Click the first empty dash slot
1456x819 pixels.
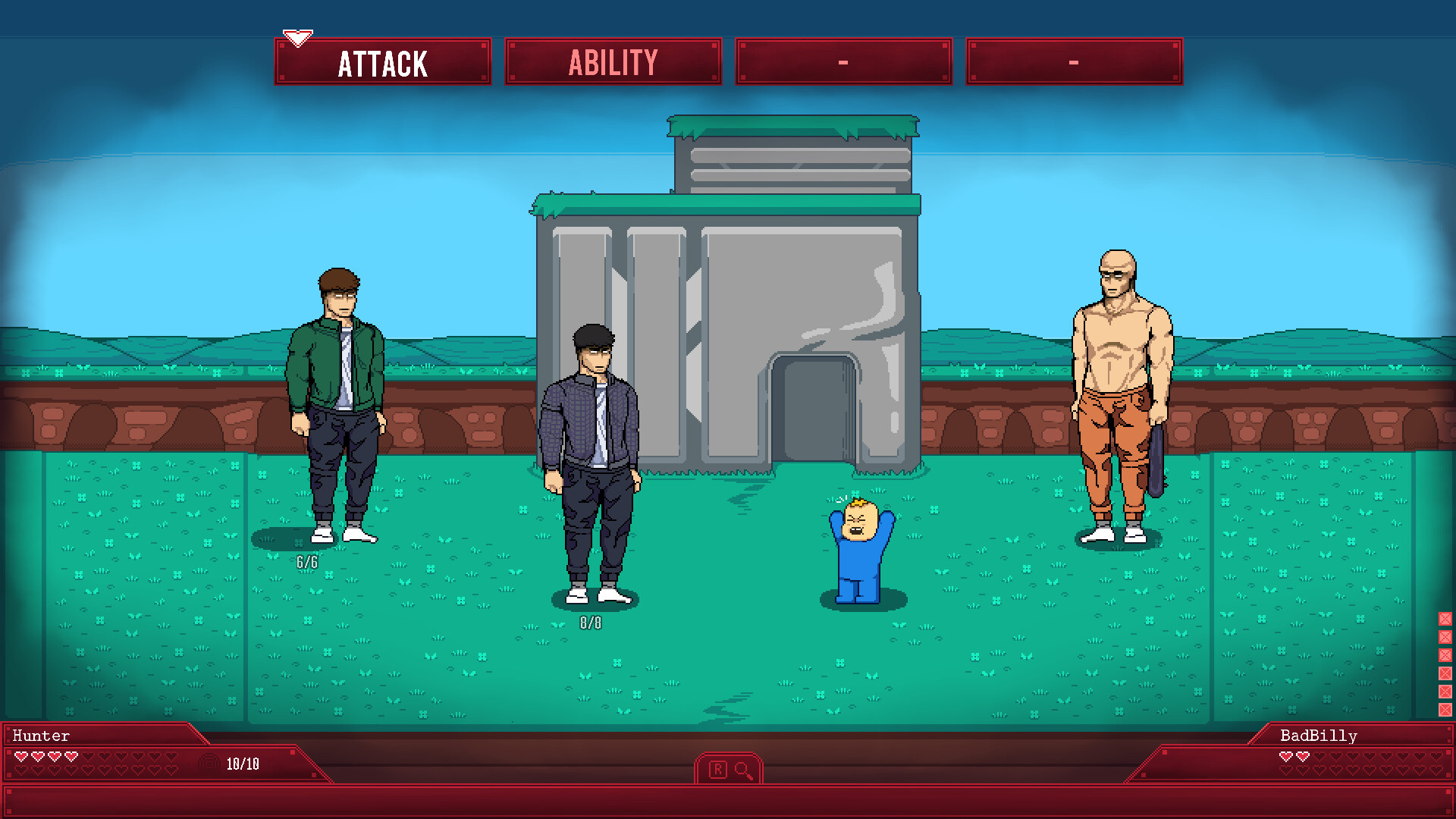point(843,61)
